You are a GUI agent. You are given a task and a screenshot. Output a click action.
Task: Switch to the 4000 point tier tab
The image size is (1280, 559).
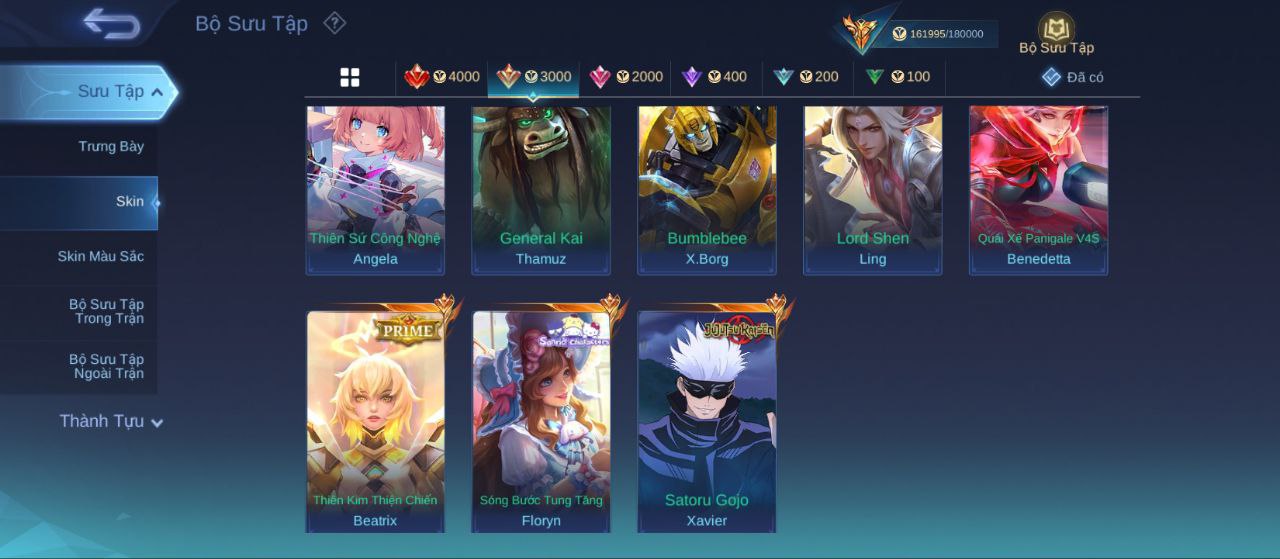pos(442,77)
